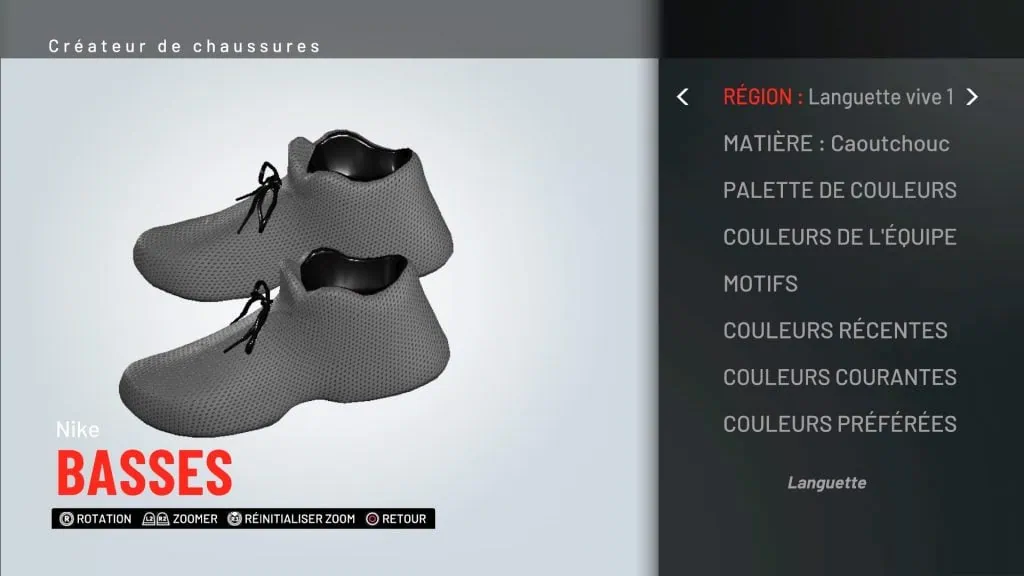Click the right arrow beside Languette vive 1
Viewport: 1024px width, 576px height.
point(971,97)
